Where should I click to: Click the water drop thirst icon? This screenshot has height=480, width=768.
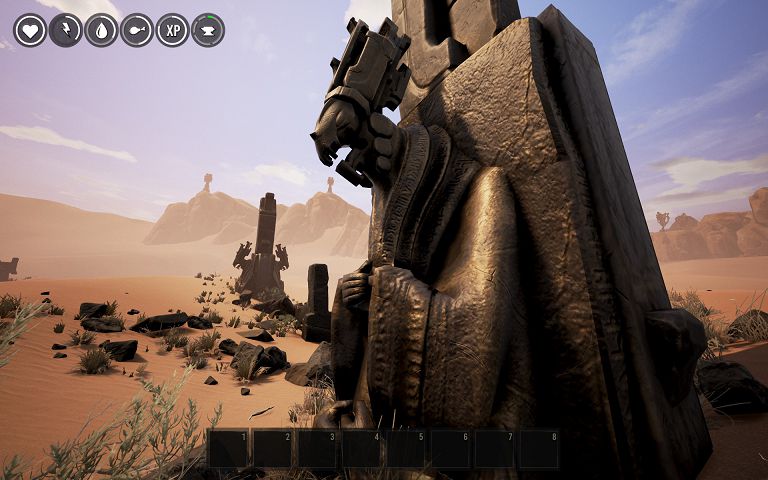click(x=101, y=30)
